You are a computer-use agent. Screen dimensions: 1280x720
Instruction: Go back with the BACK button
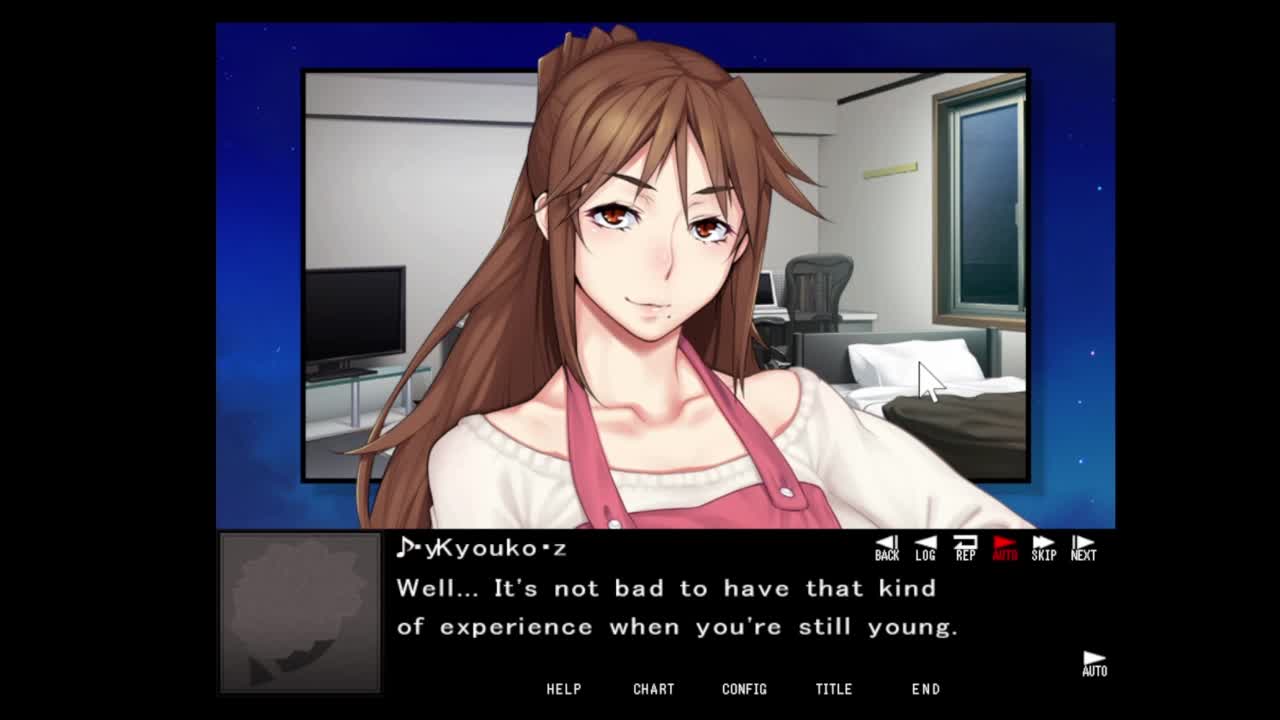click(x=887, y=548)
